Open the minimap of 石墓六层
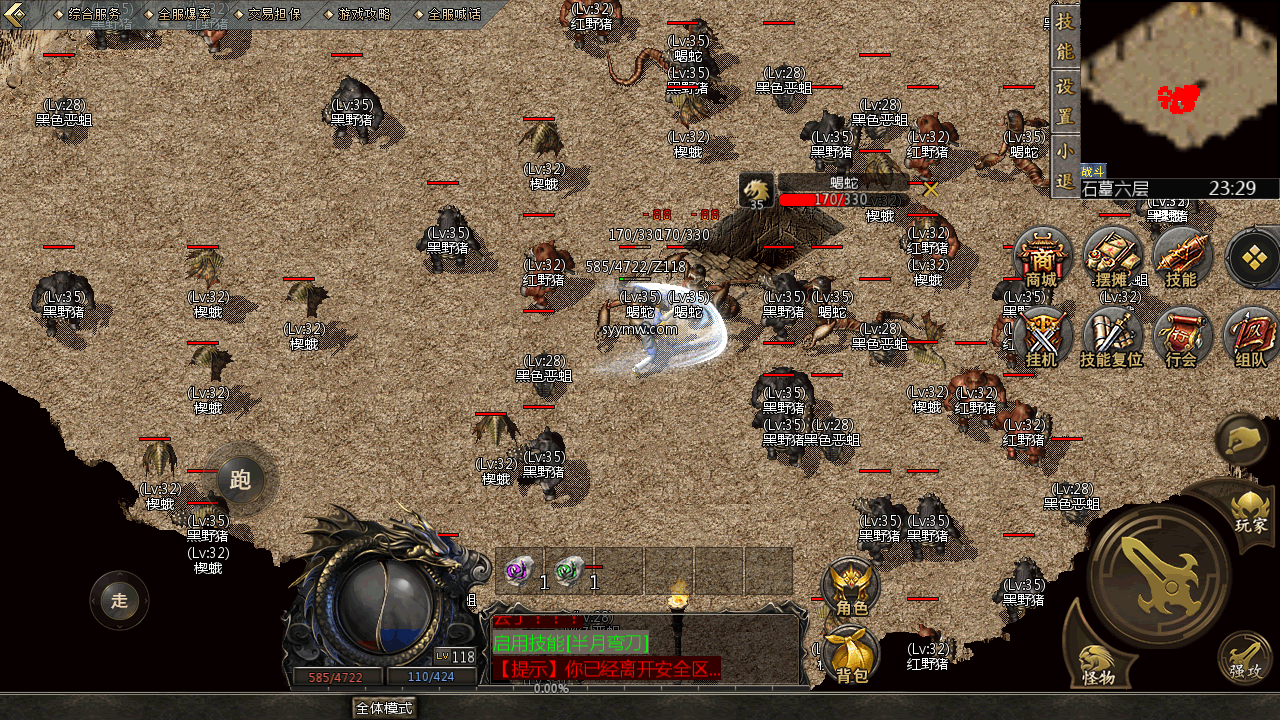Screen dimensions: 1280x720 (1180, 90)
